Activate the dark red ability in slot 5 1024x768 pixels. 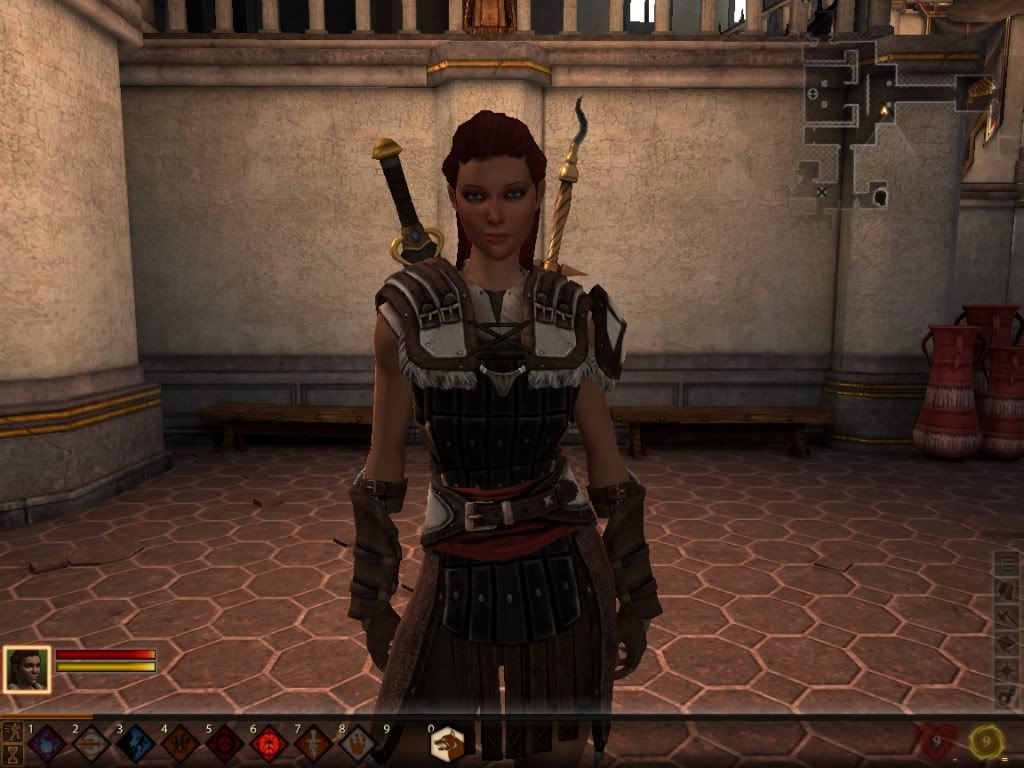click(224, 744)
